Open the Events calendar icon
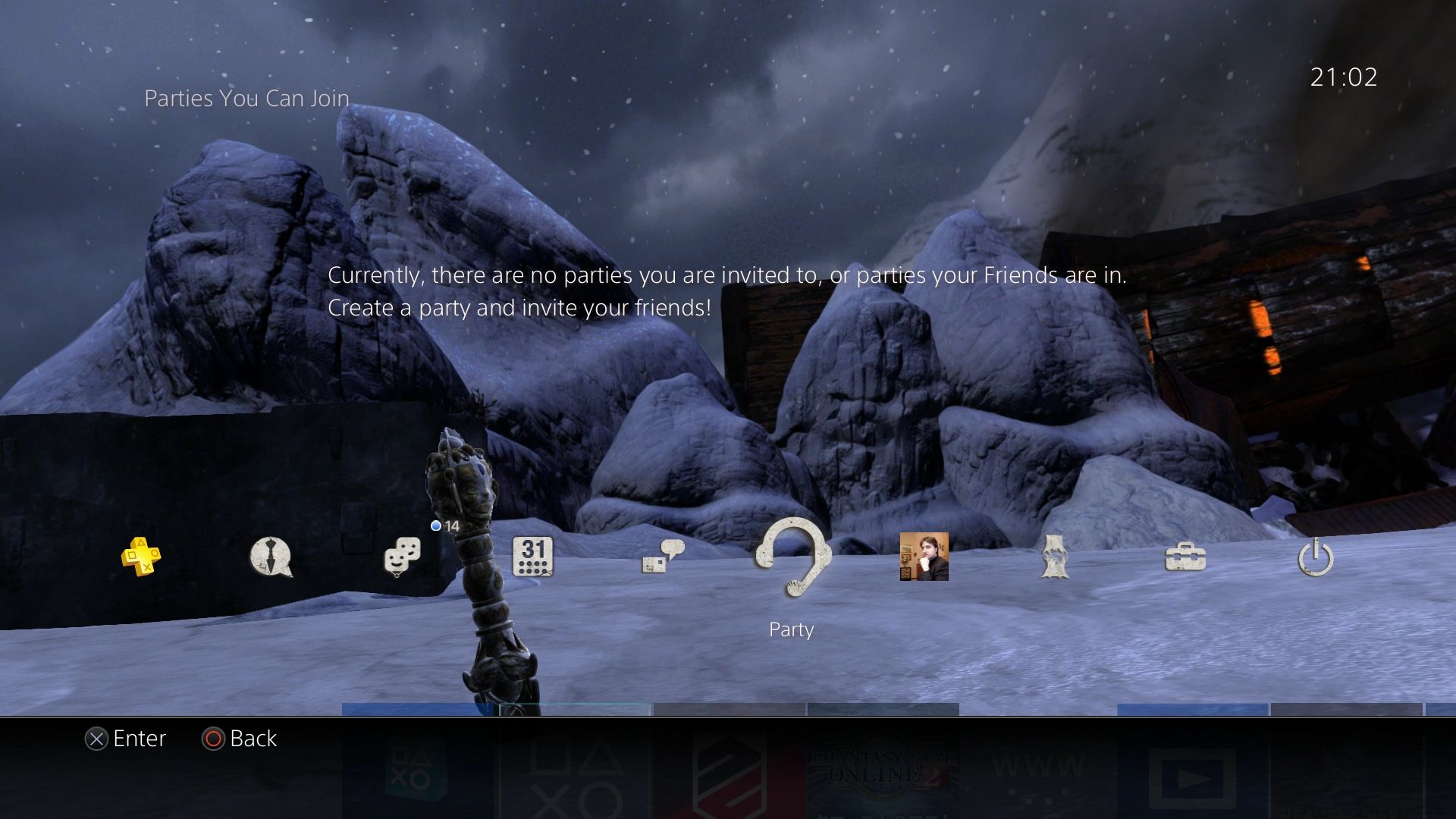This screenshot has height=819, width=1456. tap(533, 557)
